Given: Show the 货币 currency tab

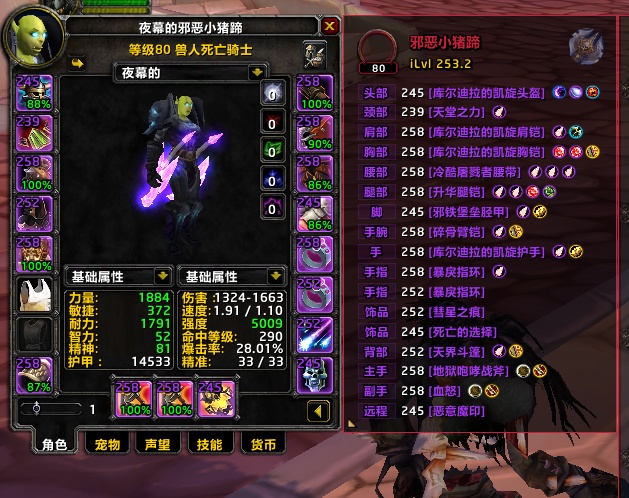Looking at the screenshot, I should tap(264, 444).
